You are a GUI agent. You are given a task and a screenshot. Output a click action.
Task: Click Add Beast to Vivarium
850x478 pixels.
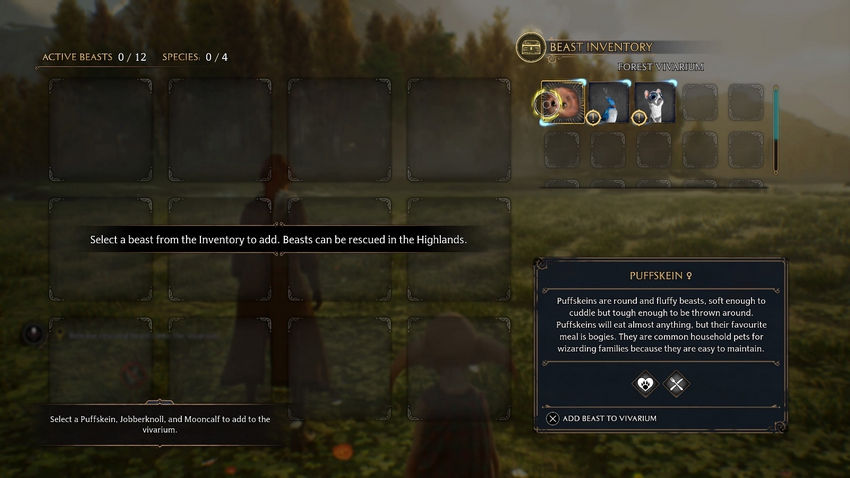[x=602, y=418]
